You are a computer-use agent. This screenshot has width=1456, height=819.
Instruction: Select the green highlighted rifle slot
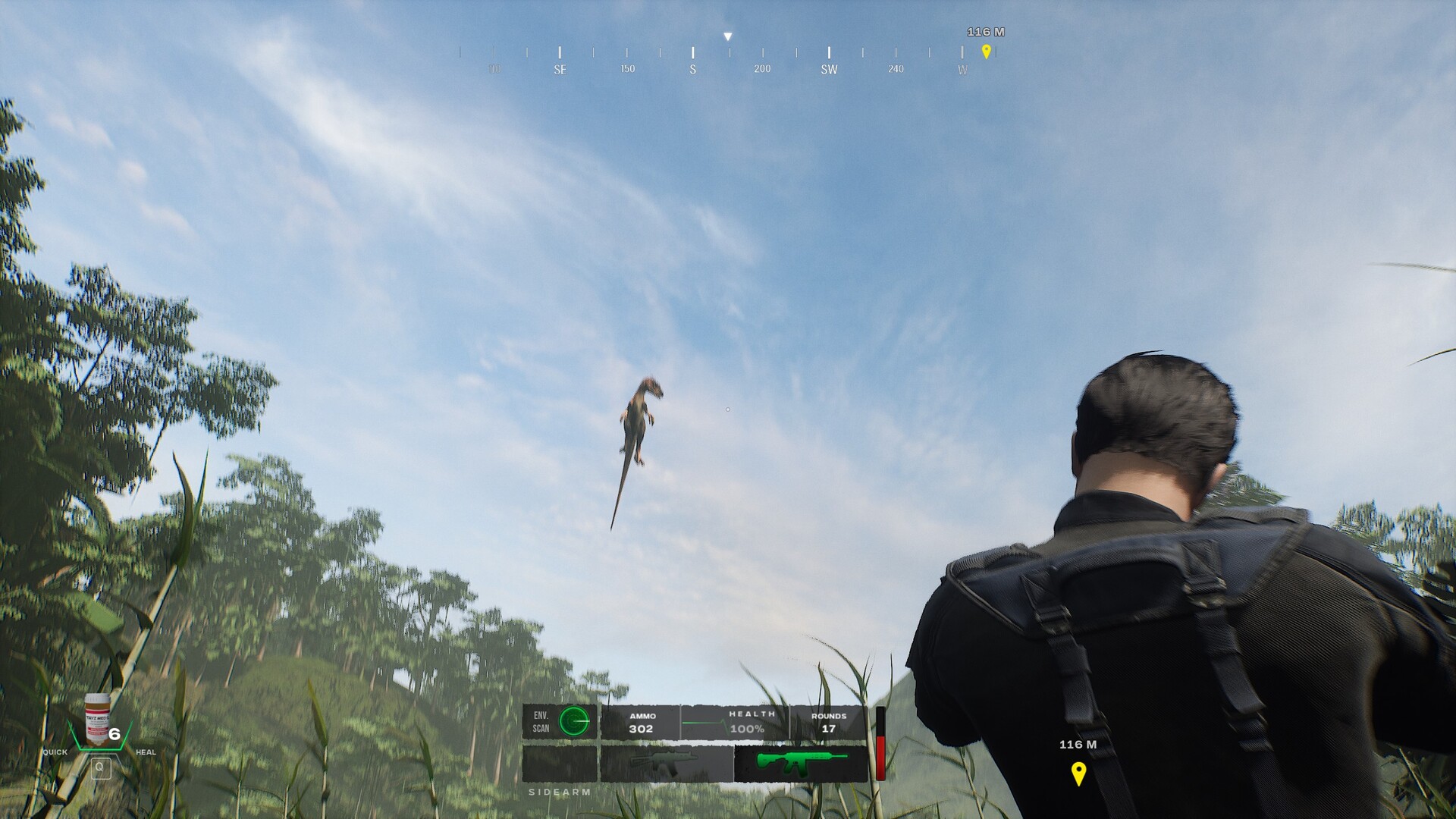(800, 763)
